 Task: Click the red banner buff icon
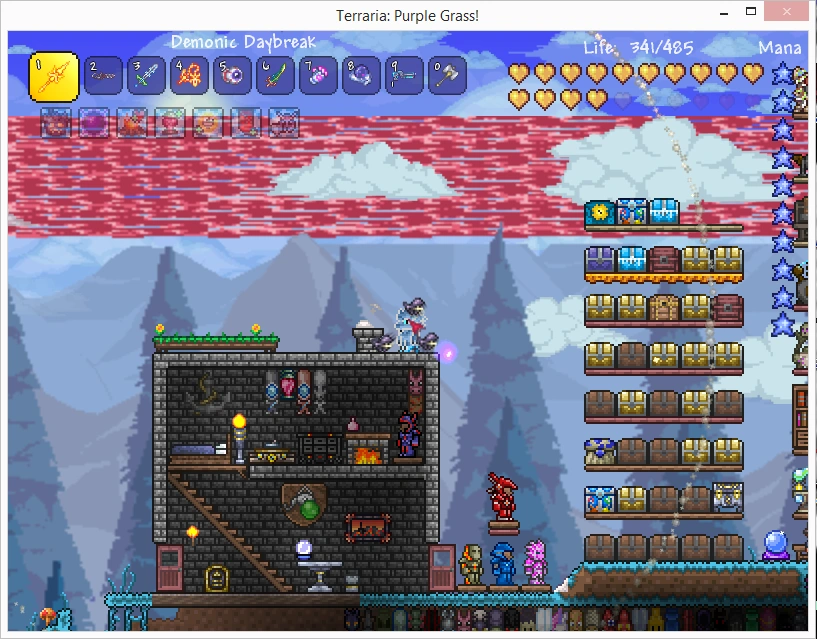point(245,122)
